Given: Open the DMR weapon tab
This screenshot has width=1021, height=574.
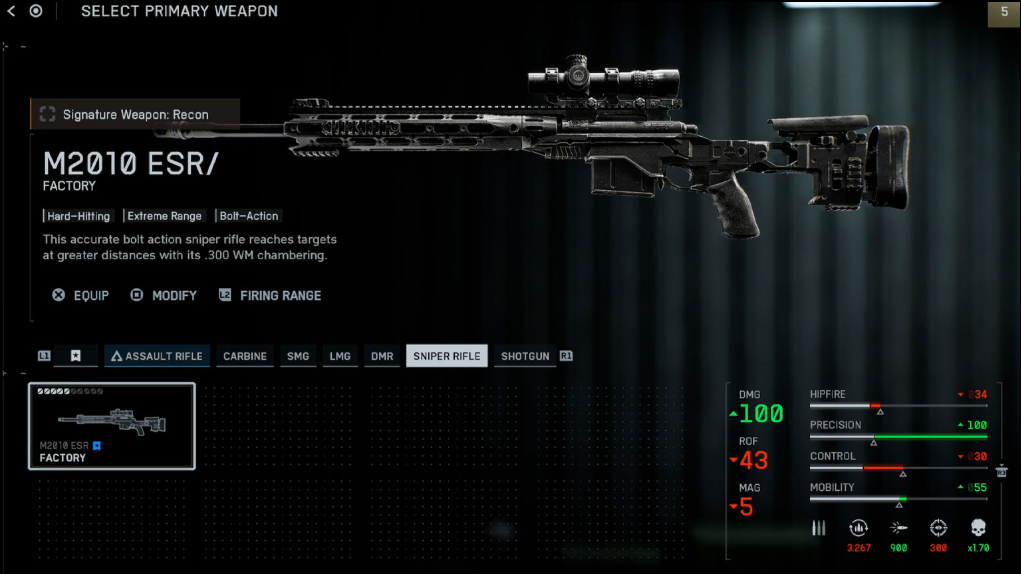Looking at the screenshot, I should [382, 356].
